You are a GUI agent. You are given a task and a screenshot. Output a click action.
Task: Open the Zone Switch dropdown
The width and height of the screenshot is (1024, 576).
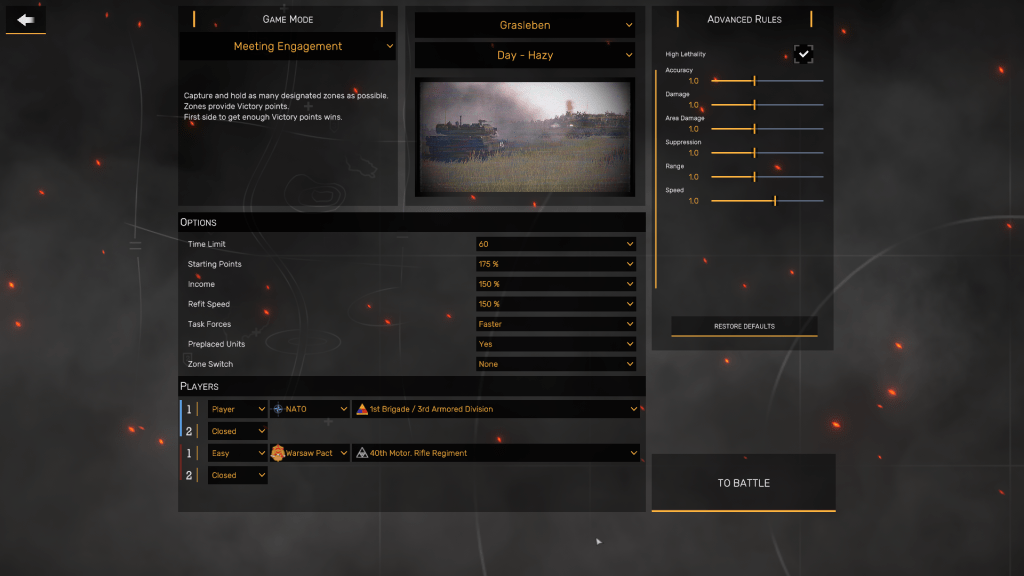[556, 364]
